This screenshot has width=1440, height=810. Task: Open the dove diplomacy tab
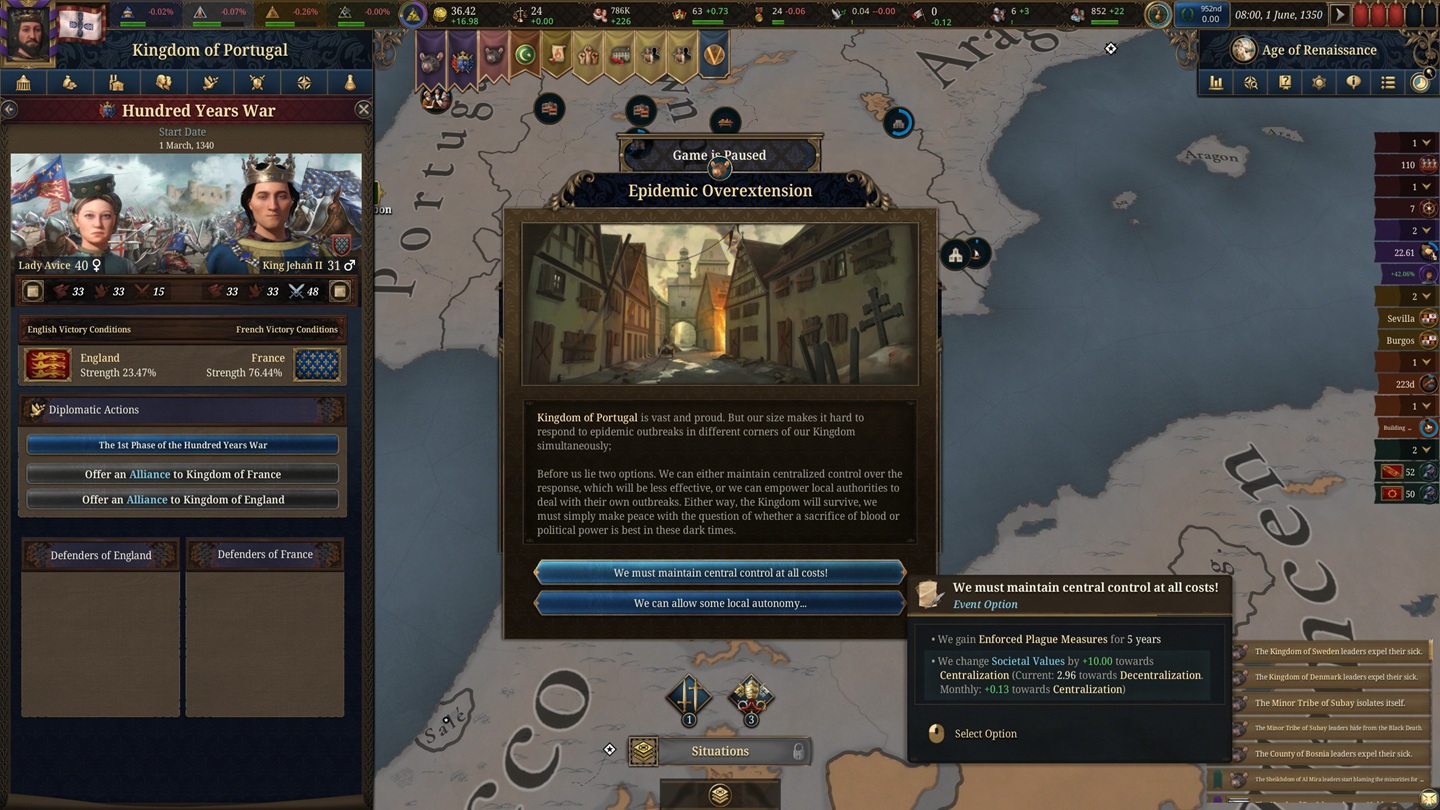(x=210, y=83)
